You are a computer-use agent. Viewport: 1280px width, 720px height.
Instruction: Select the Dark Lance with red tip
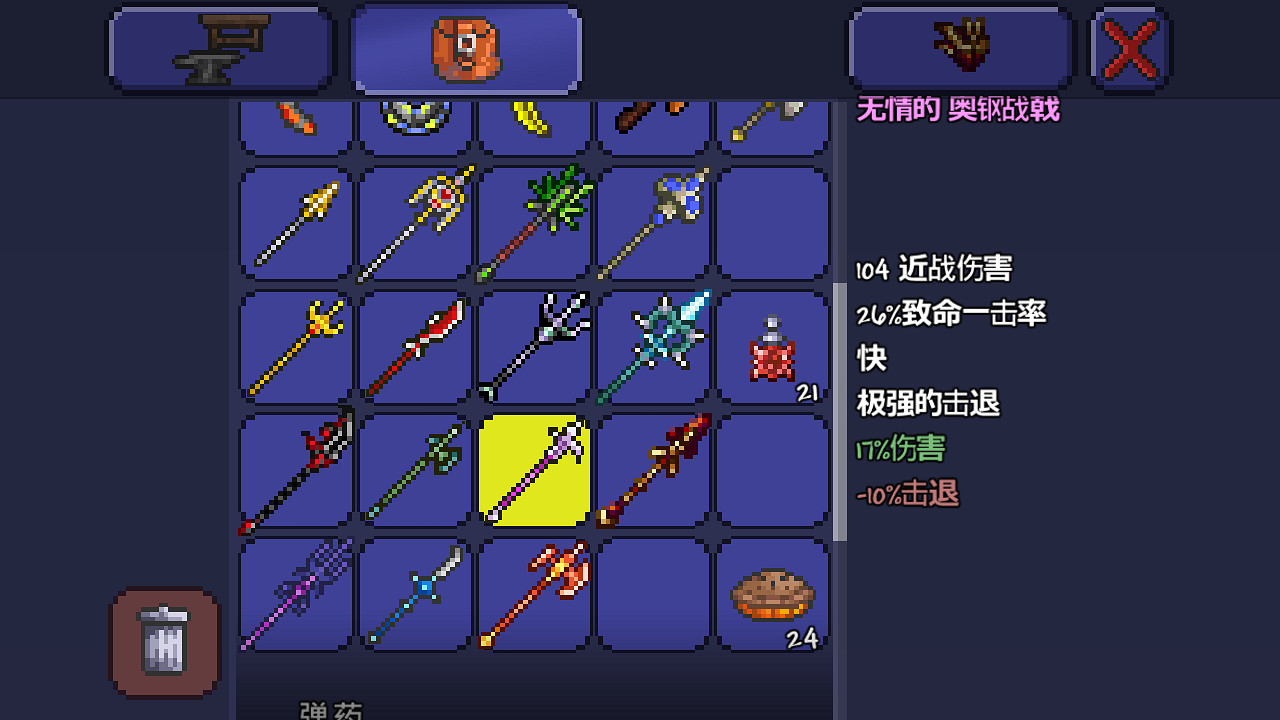294,470
